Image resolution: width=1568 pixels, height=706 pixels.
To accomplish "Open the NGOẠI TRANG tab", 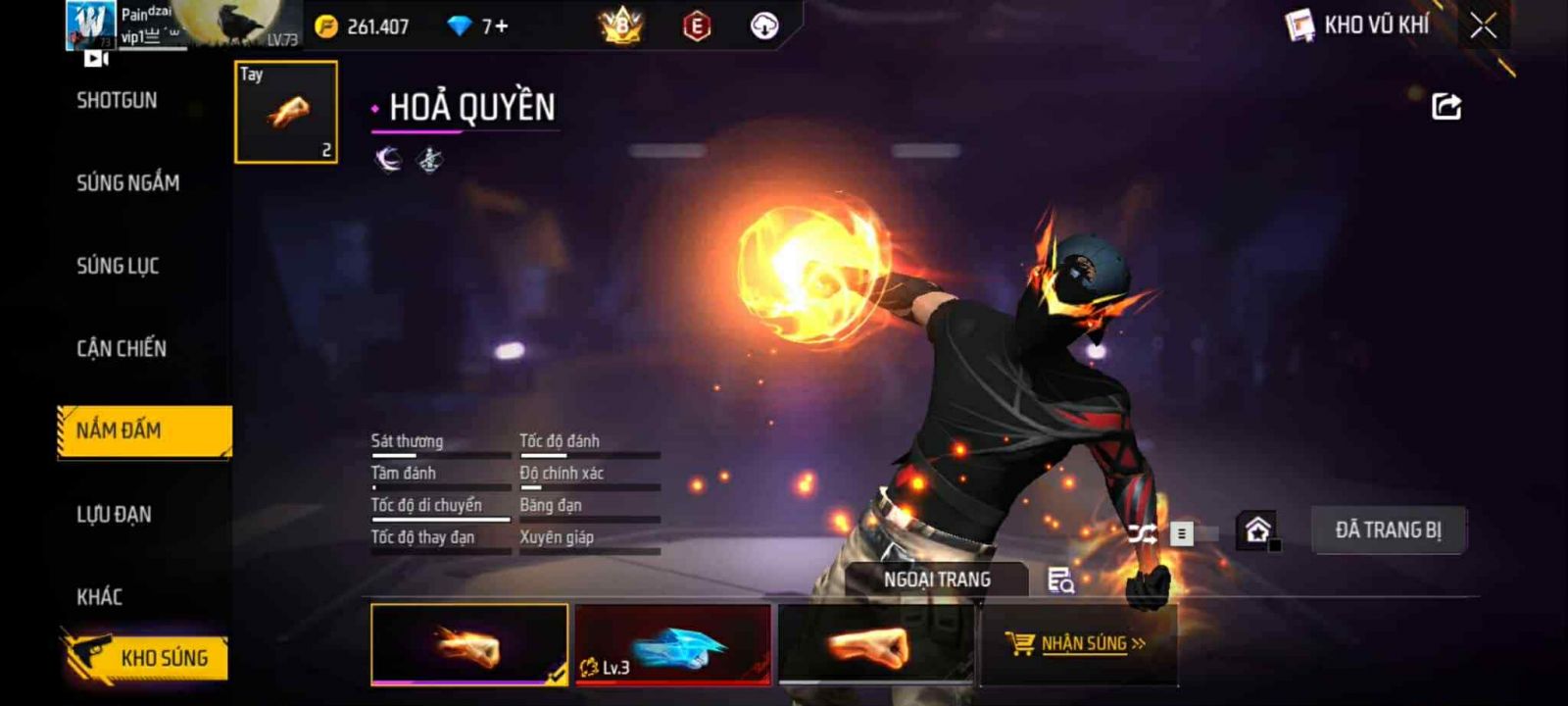I will (x=937, y=580).
